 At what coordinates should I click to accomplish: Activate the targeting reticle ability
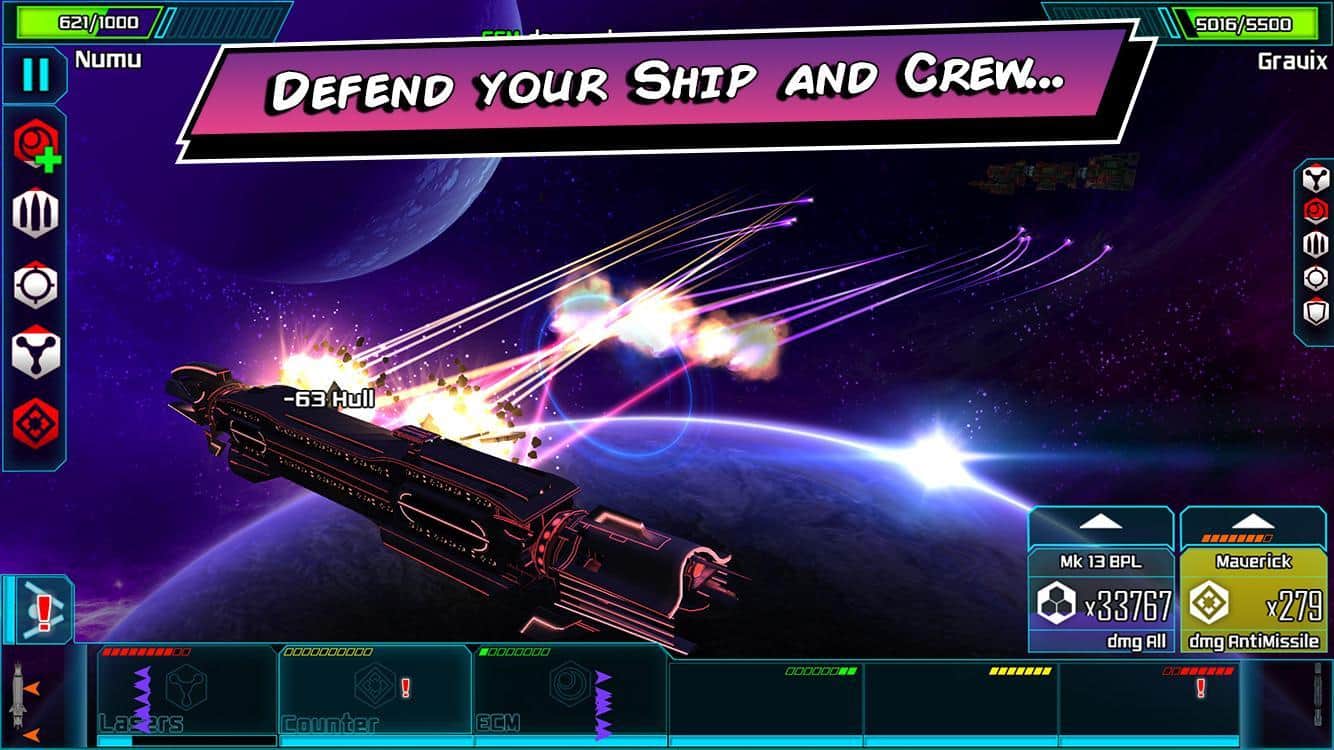(x=33, y=284)
